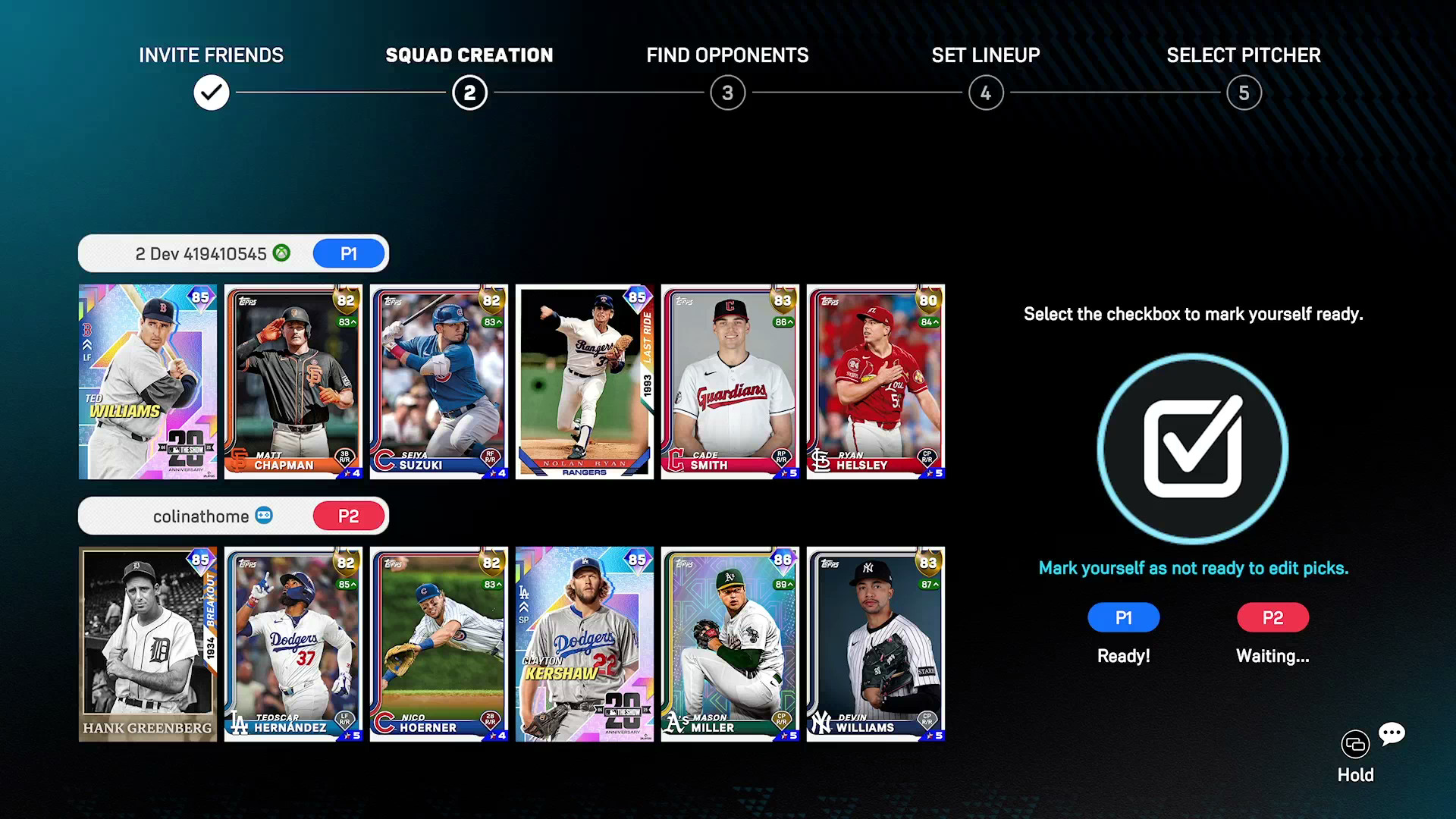The width and height of the screenshot is (1456, 819).
Task: Choose the Cade Smith card
Action: [x=730, y=381]
